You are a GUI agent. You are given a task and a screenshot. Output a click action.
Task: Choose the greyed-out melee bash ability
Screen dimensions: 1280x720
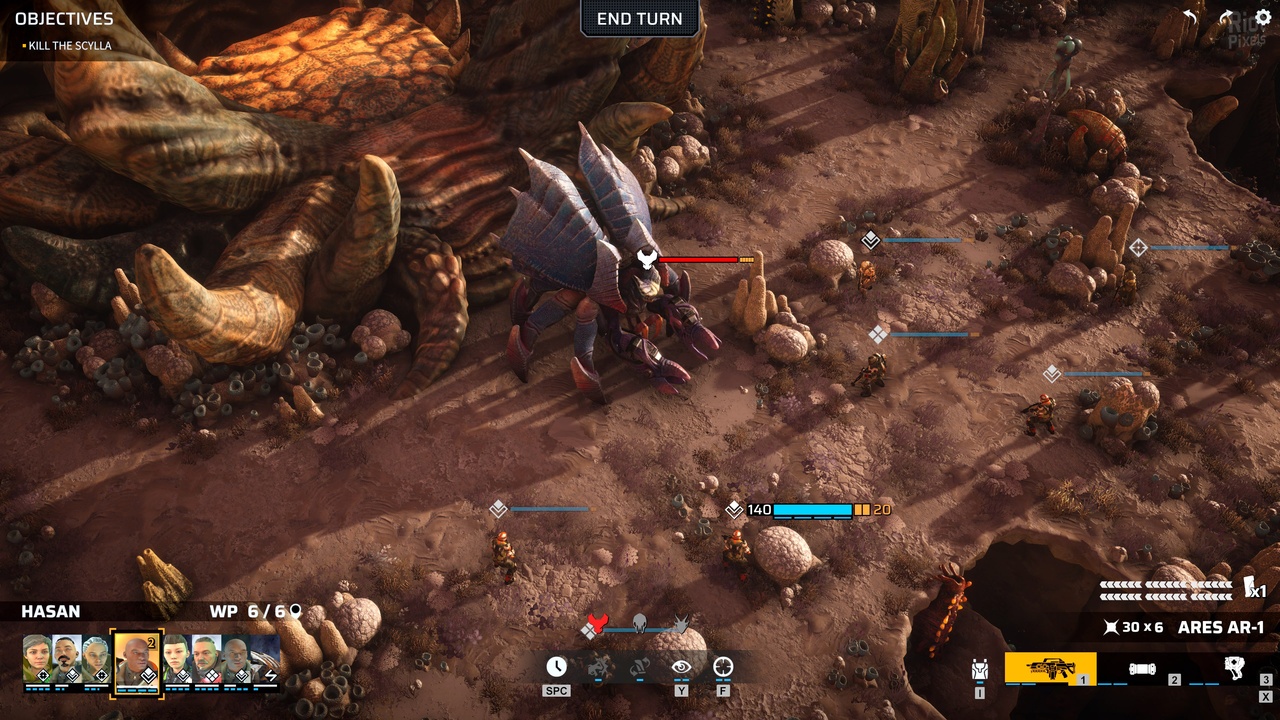(x=598, y=667)
